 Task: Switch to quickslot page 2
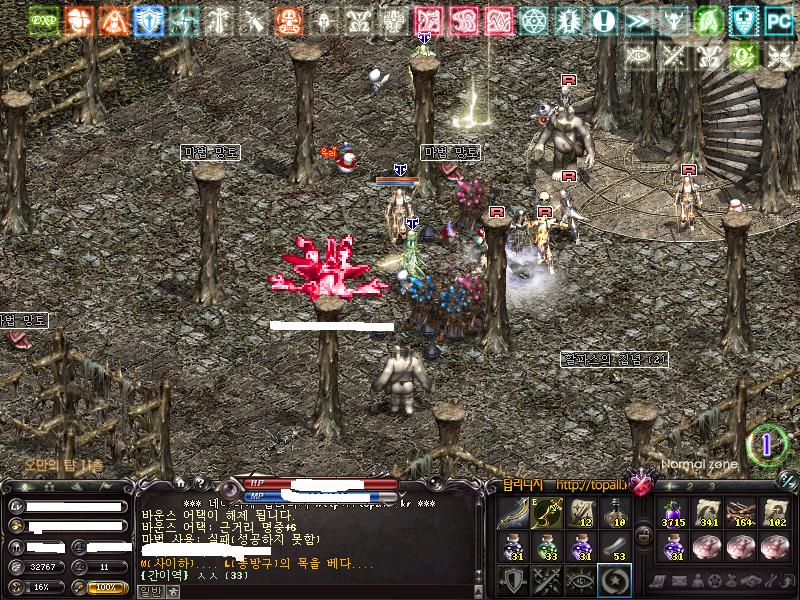coord(690,486)
